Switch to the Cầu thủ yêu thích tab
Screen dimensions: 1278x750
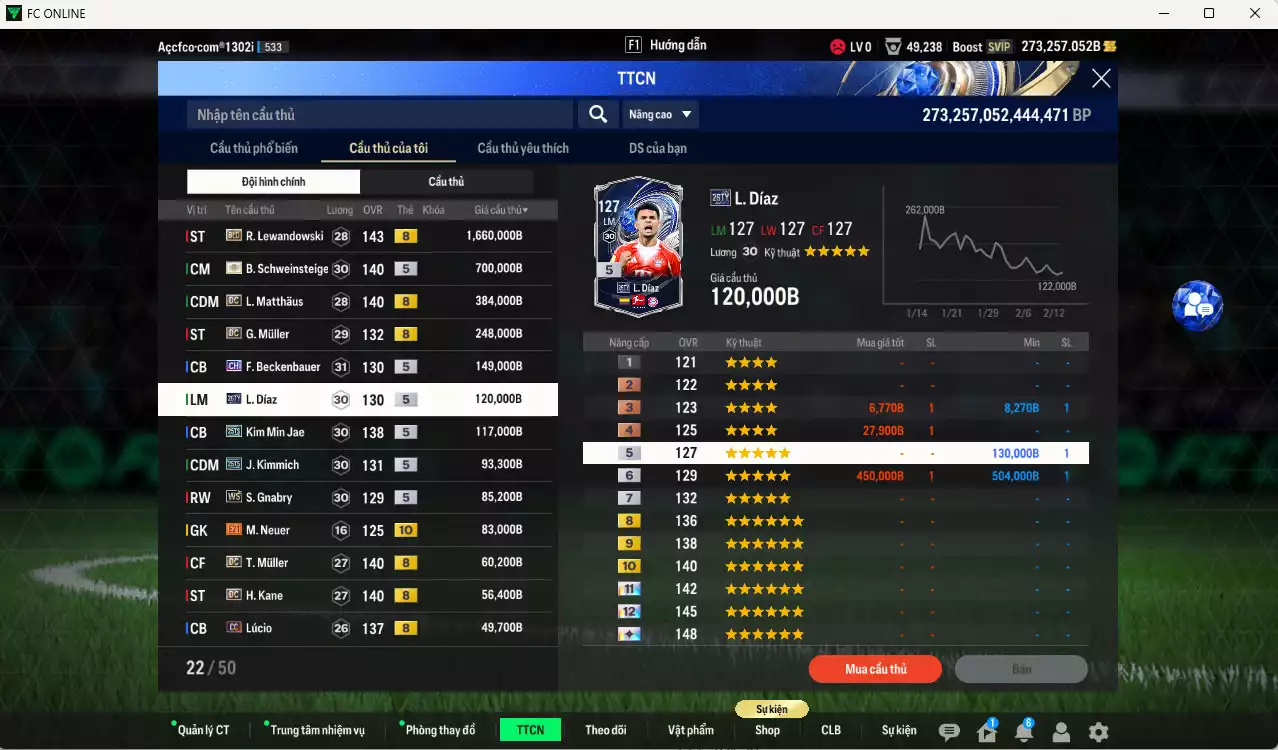523,148
